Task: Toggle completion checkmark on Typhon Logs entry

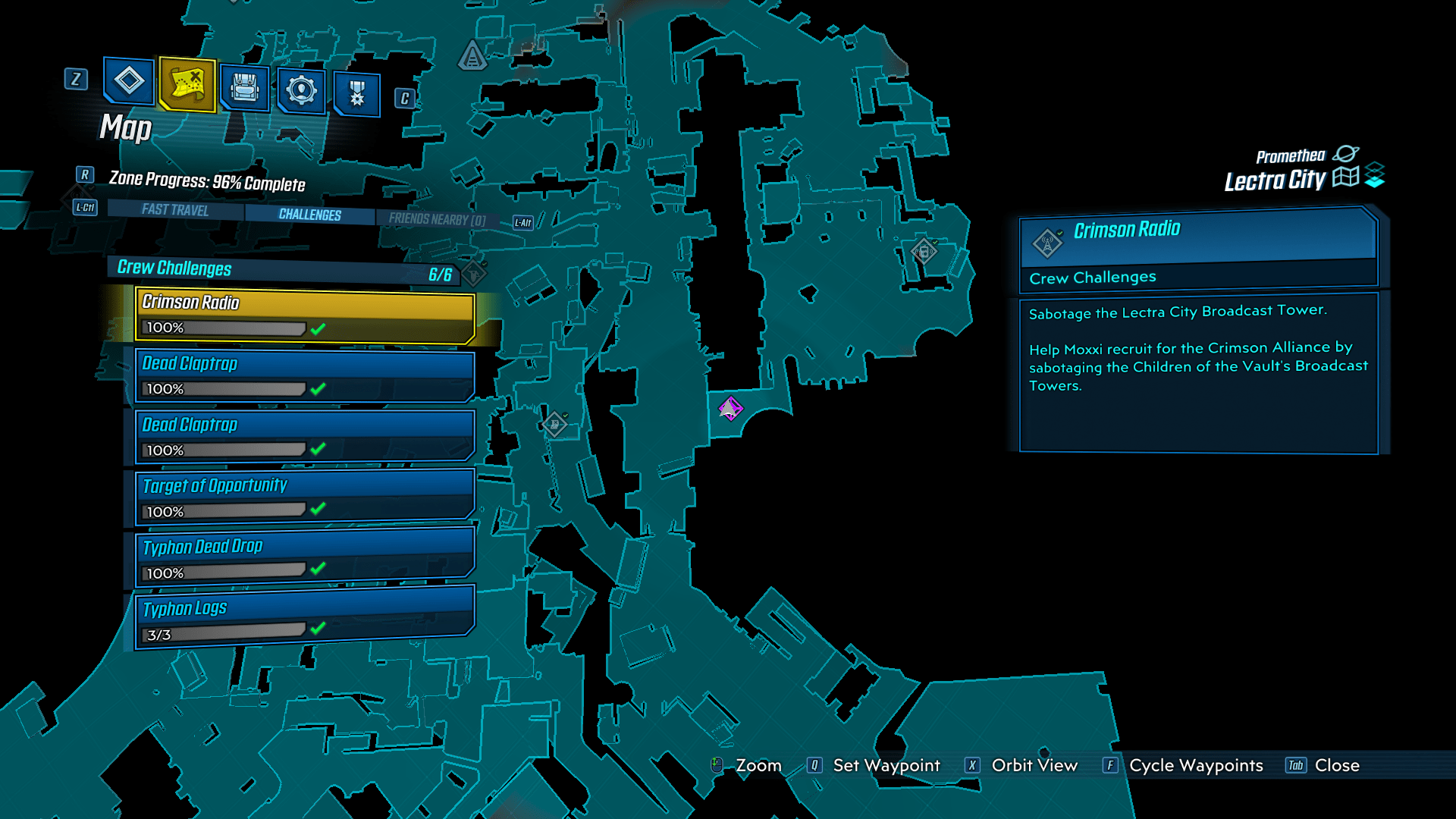Action: [318, 631]
